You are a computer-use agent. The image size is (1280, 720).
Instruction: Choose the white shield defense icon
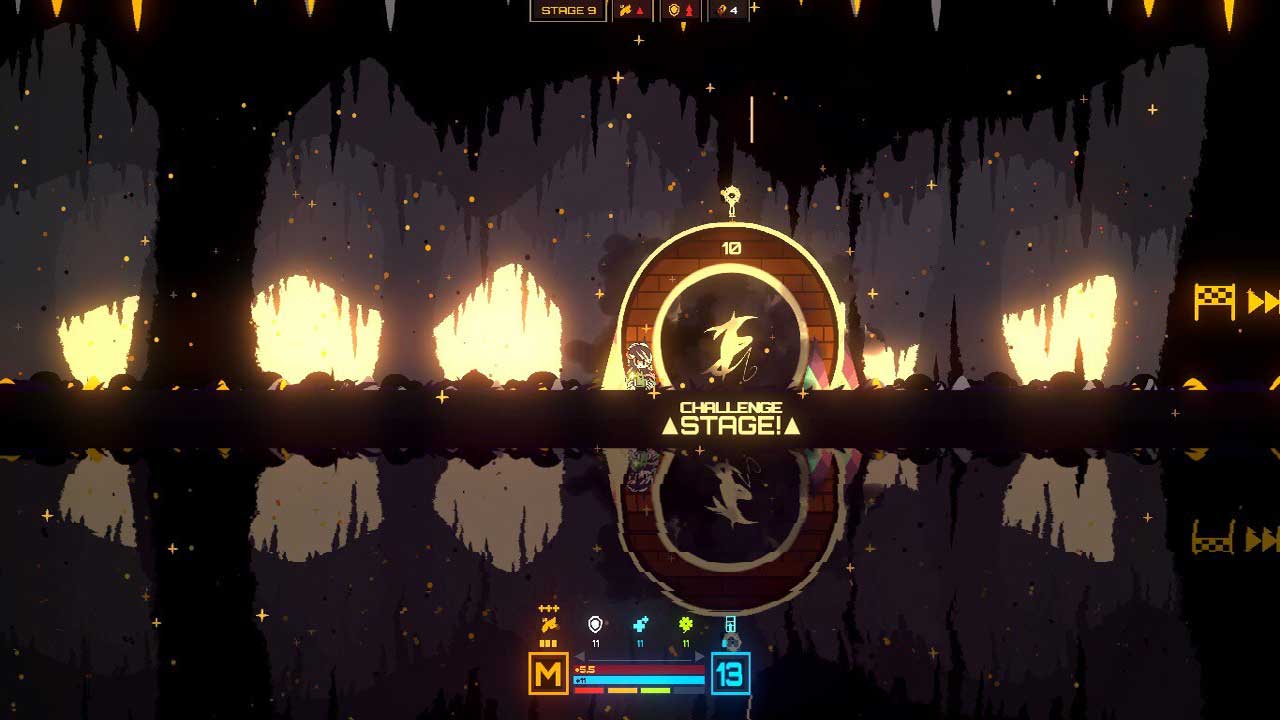[x=596, y=625]
